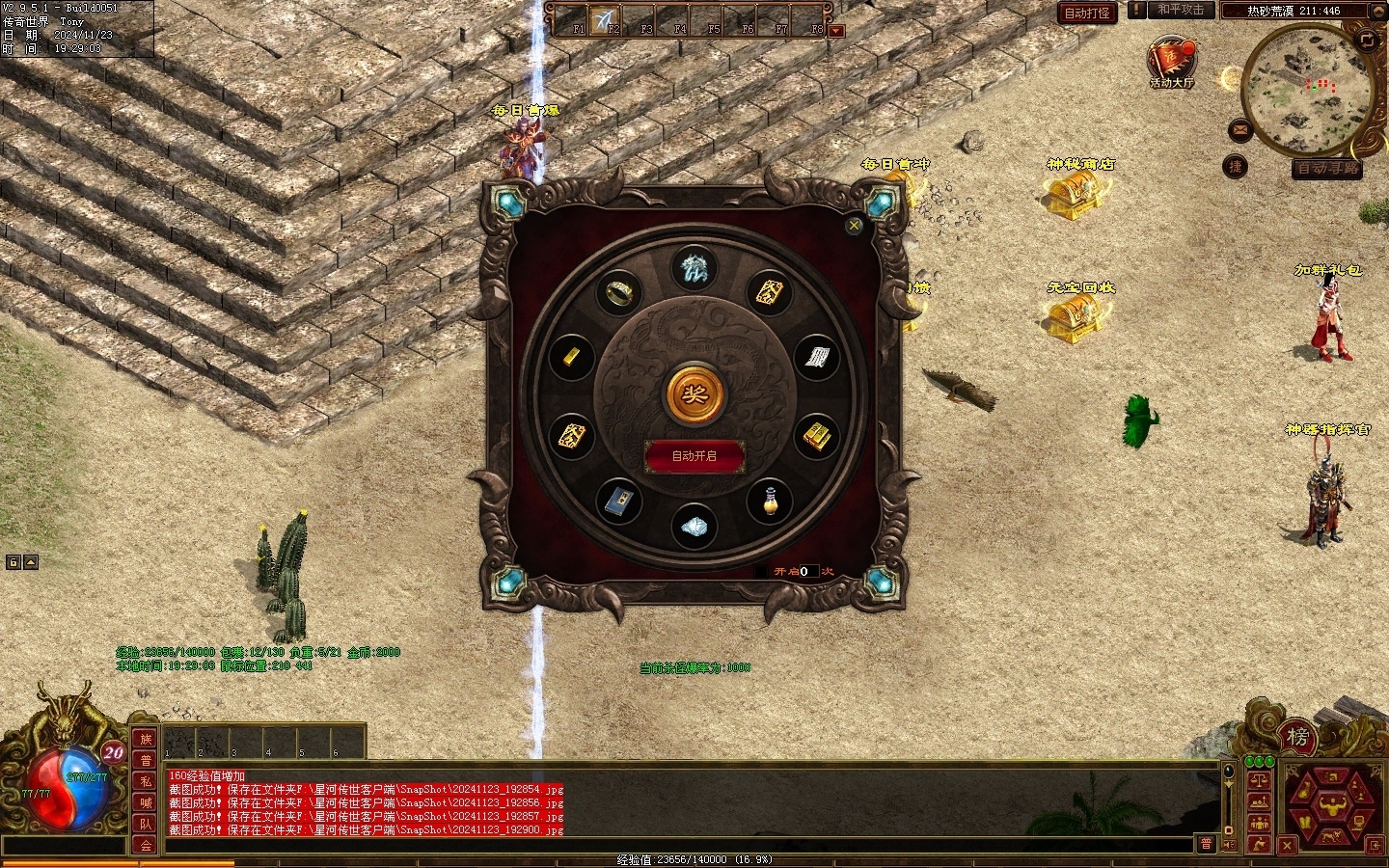Toggle 自动打怪 auto-fight mode

(x=1087, y=13)
